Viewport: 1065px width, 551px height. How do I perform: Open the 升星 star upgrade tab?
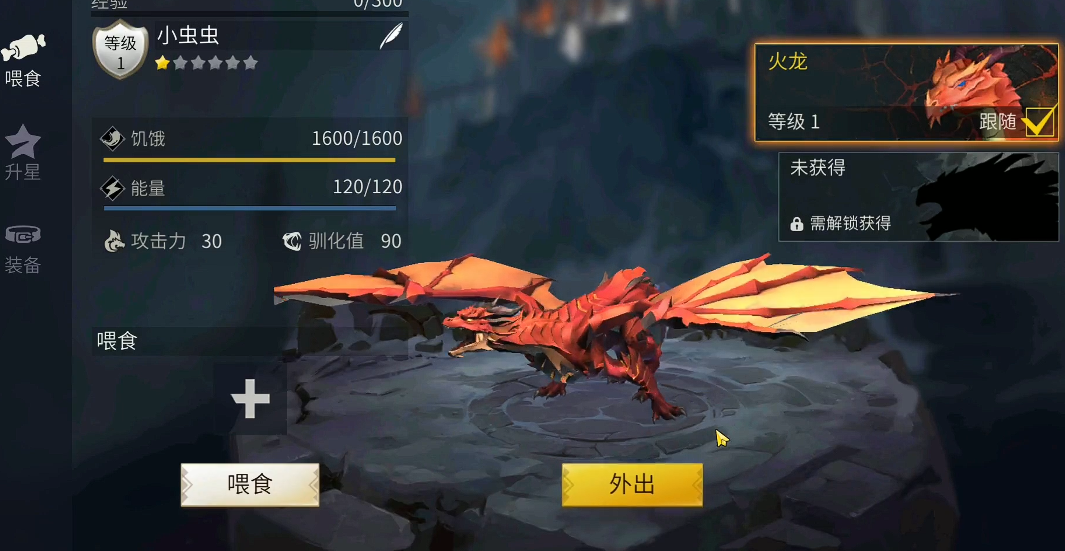pyautogui.click(x=23, y=153)
